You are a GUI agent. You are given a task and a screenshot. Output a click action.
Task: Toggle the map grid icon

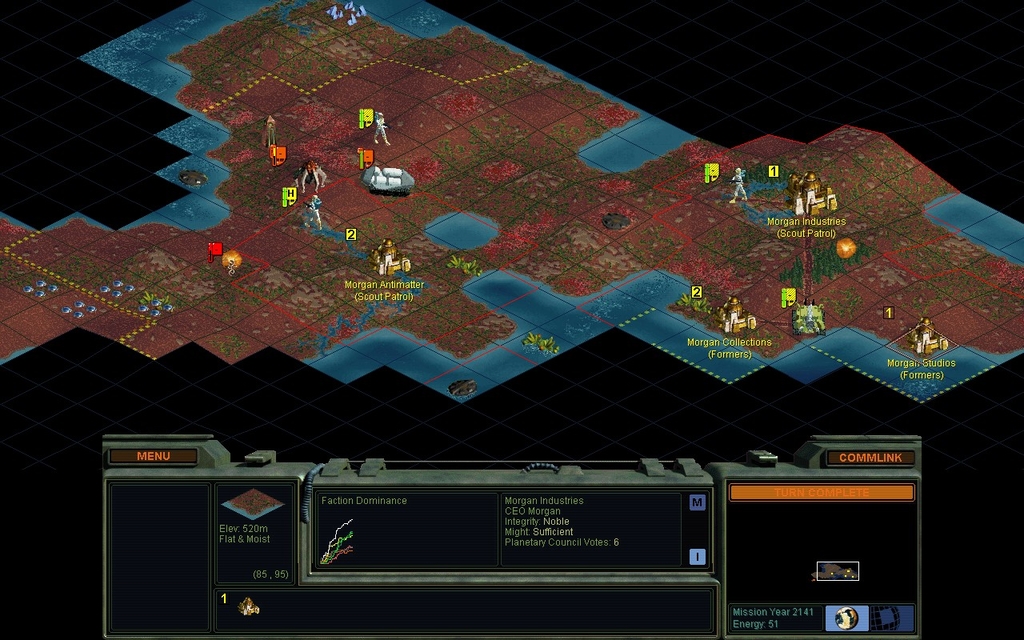884,617
